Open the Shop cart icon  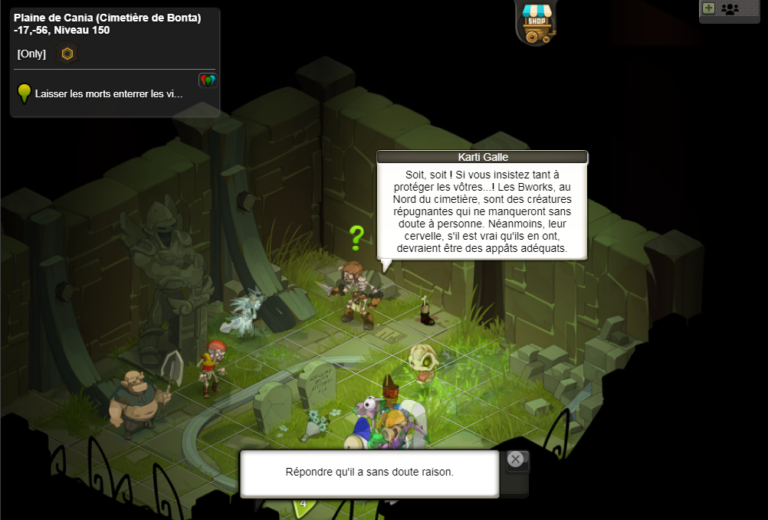539,21
